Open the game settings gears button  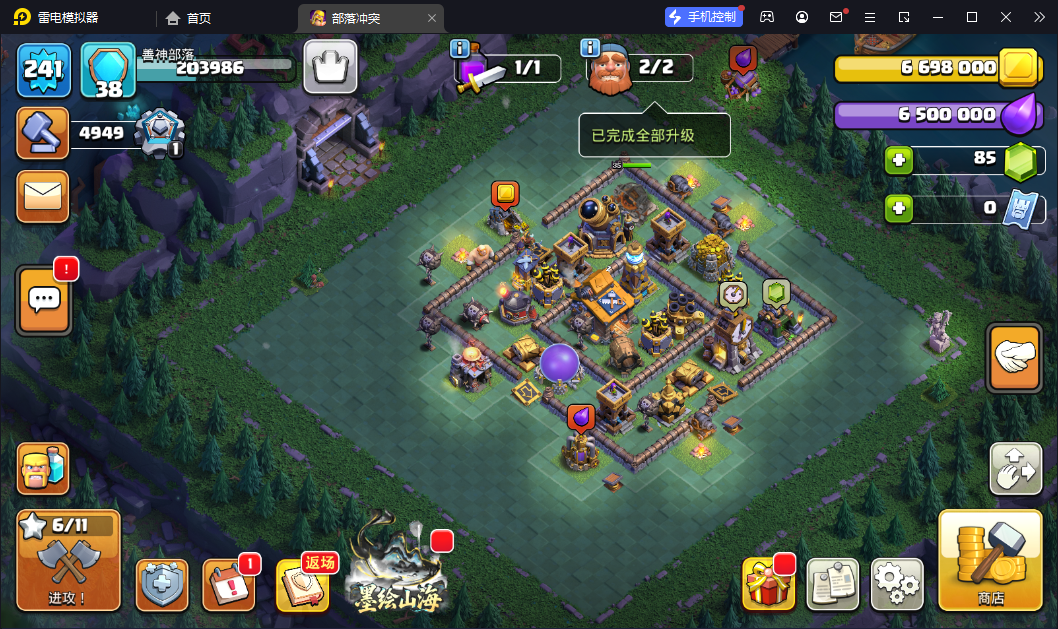click(x=897, y=583)
